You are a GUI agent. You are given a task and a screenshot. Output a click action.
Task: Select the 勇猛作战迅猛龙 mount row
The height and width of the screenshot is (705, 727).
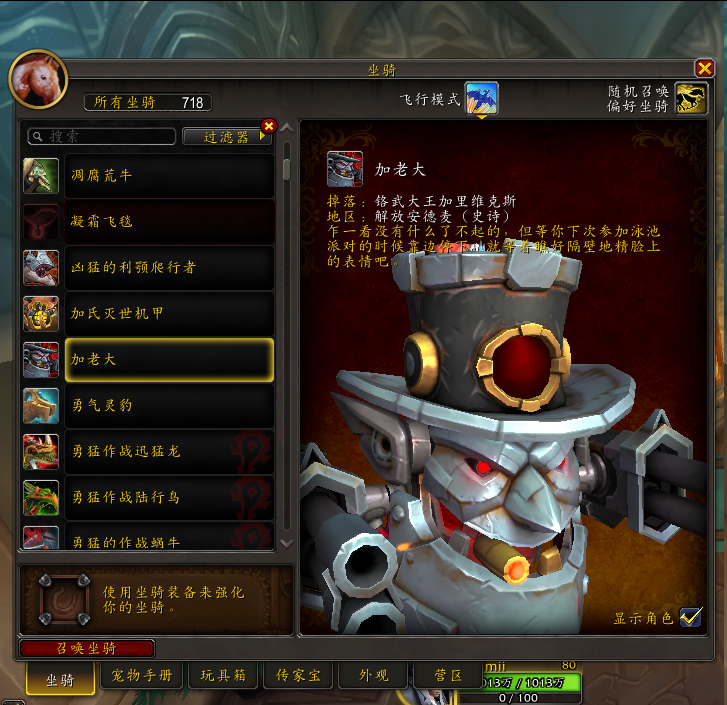click(x=169, y=451)
